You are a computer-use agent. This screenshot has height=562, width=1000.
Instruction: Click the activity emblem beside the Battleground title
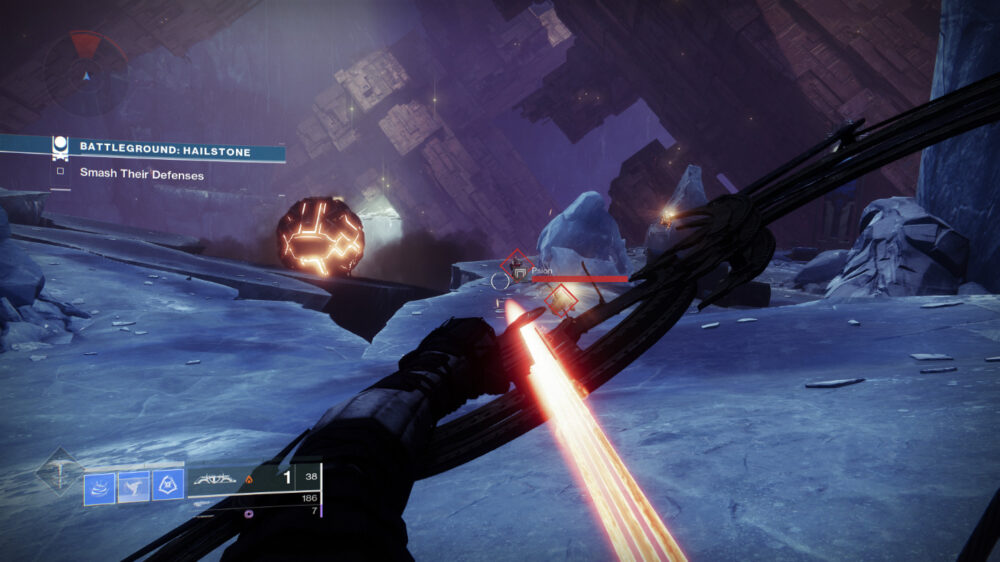60,148
